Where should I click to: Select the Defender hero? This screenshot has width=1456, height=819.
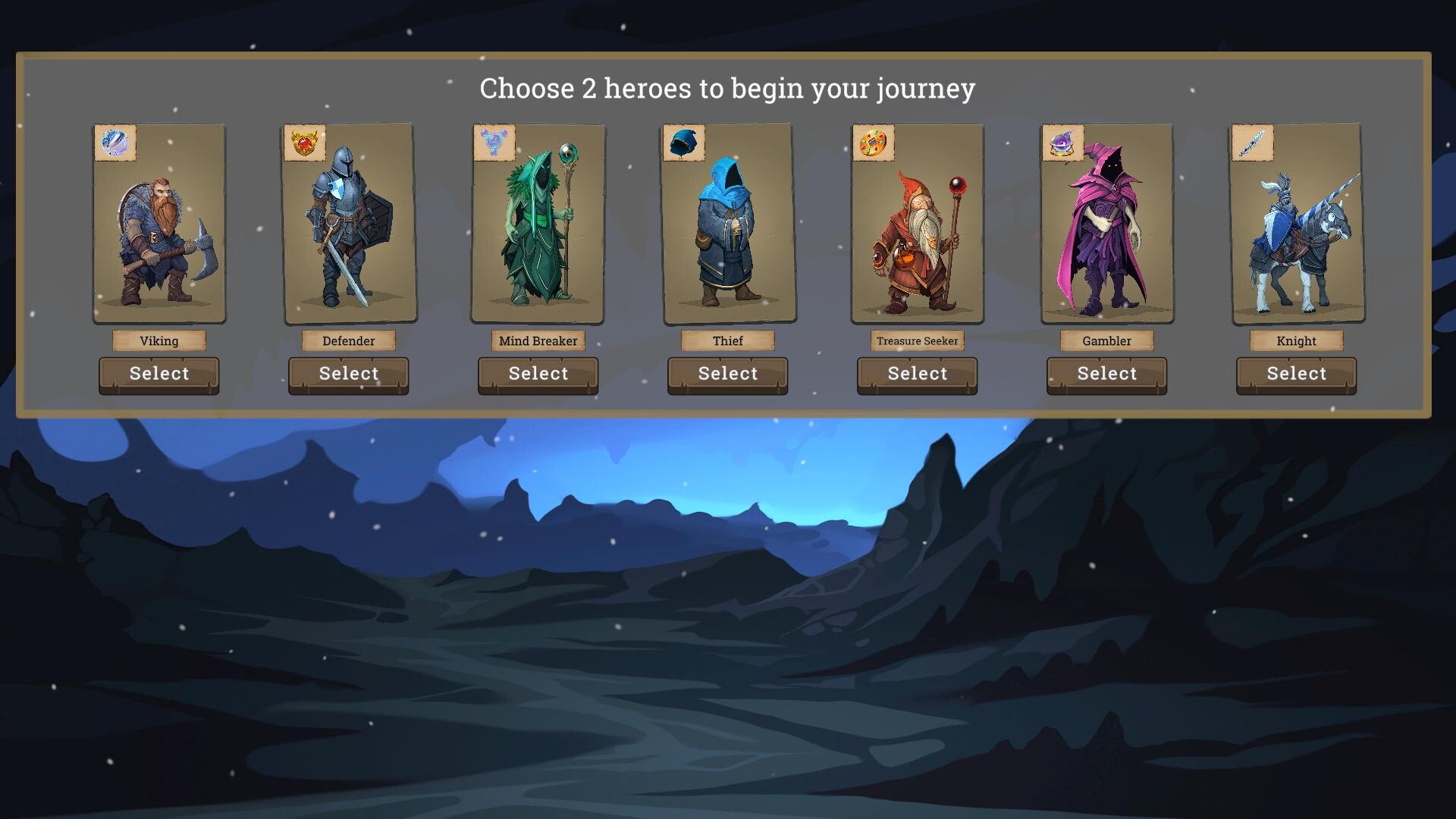(x=348, y=374)
